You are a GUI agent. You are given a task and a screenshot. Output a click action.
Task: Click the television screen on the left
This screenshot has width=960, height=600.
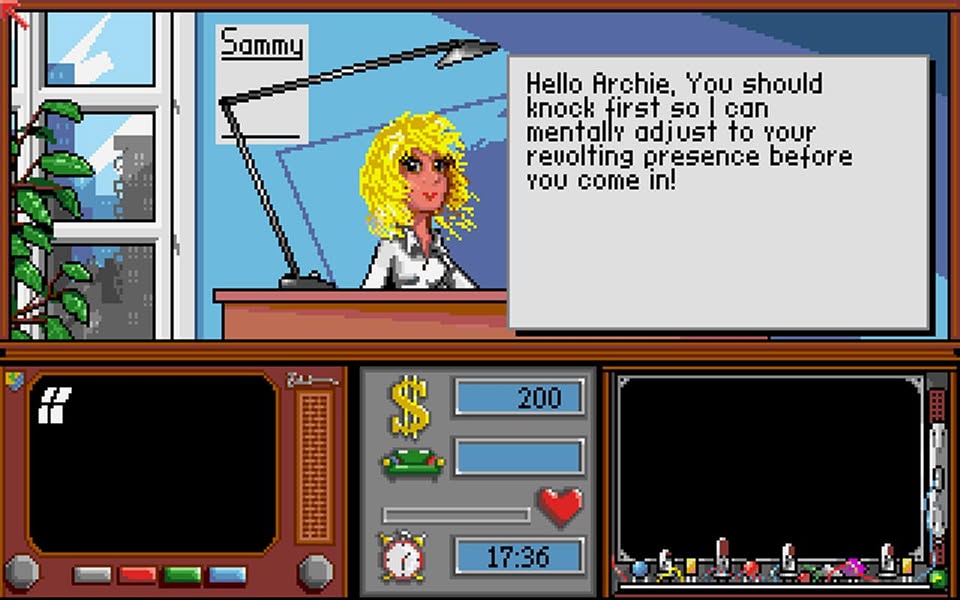pos(152,462)
